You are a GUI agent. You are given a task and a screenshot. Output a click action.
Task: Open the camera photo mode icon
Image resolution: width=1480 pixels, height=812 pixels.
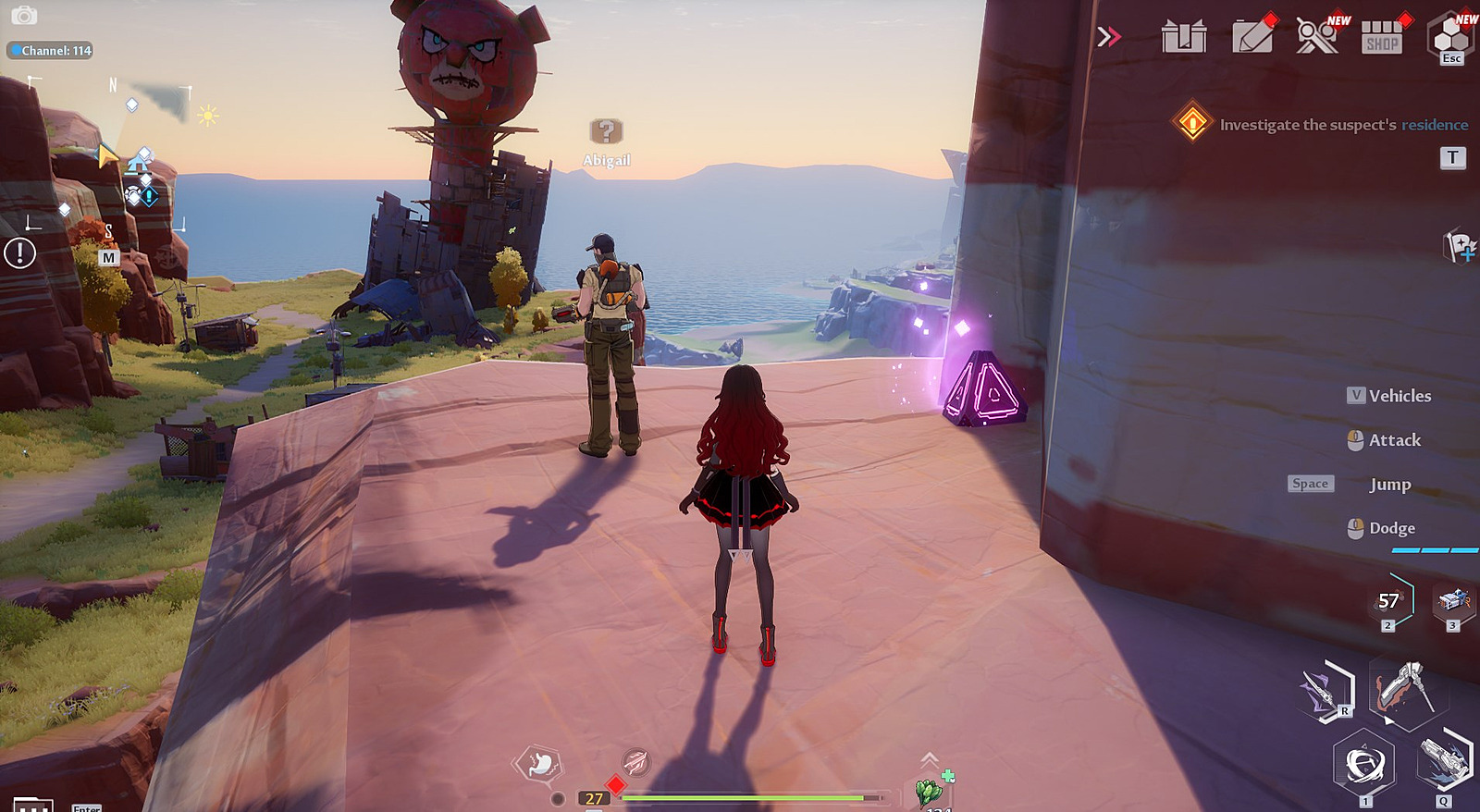pyautogui.click(x=23, y=16)
